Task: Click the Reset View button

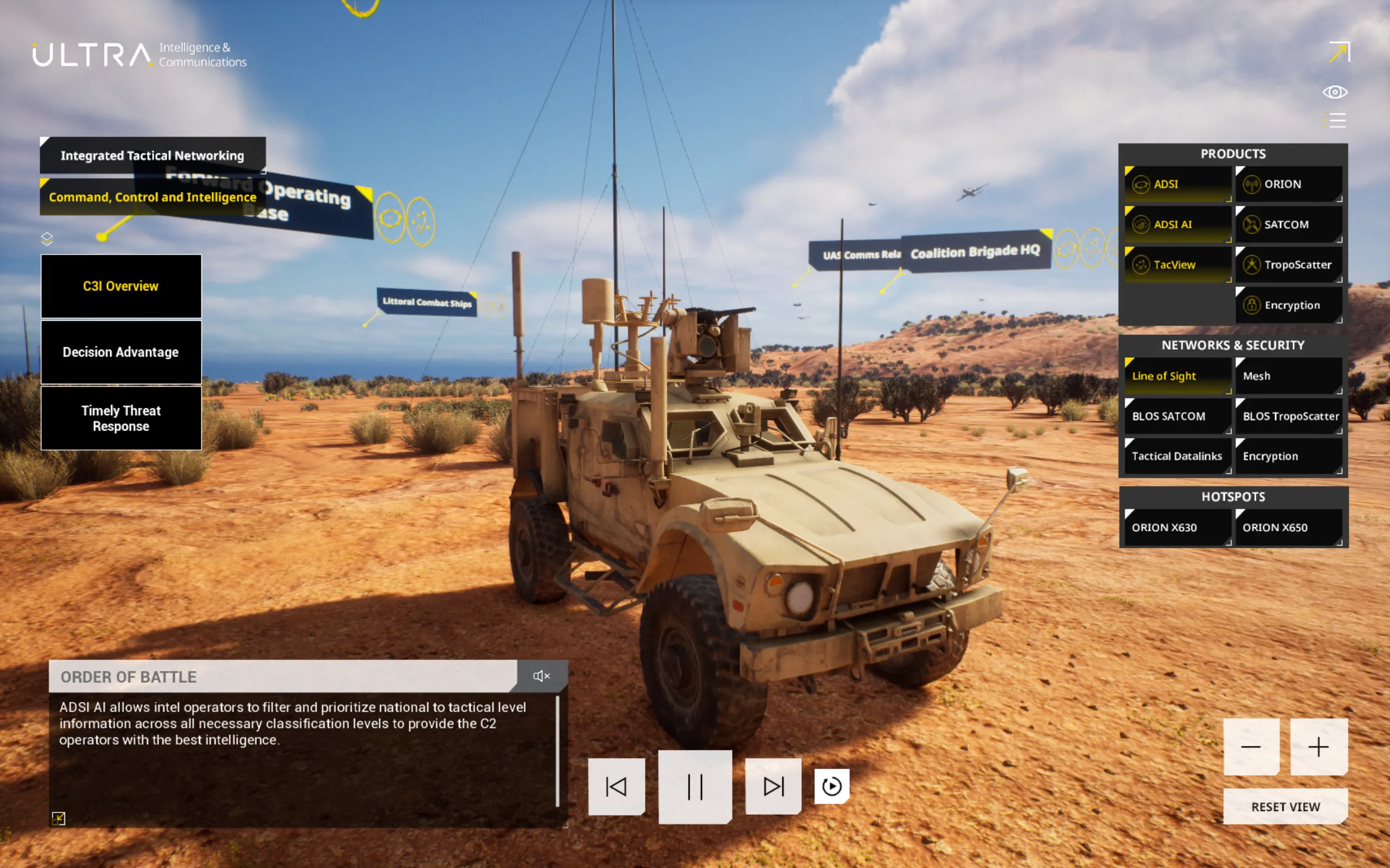Action: click(1285, 807)
